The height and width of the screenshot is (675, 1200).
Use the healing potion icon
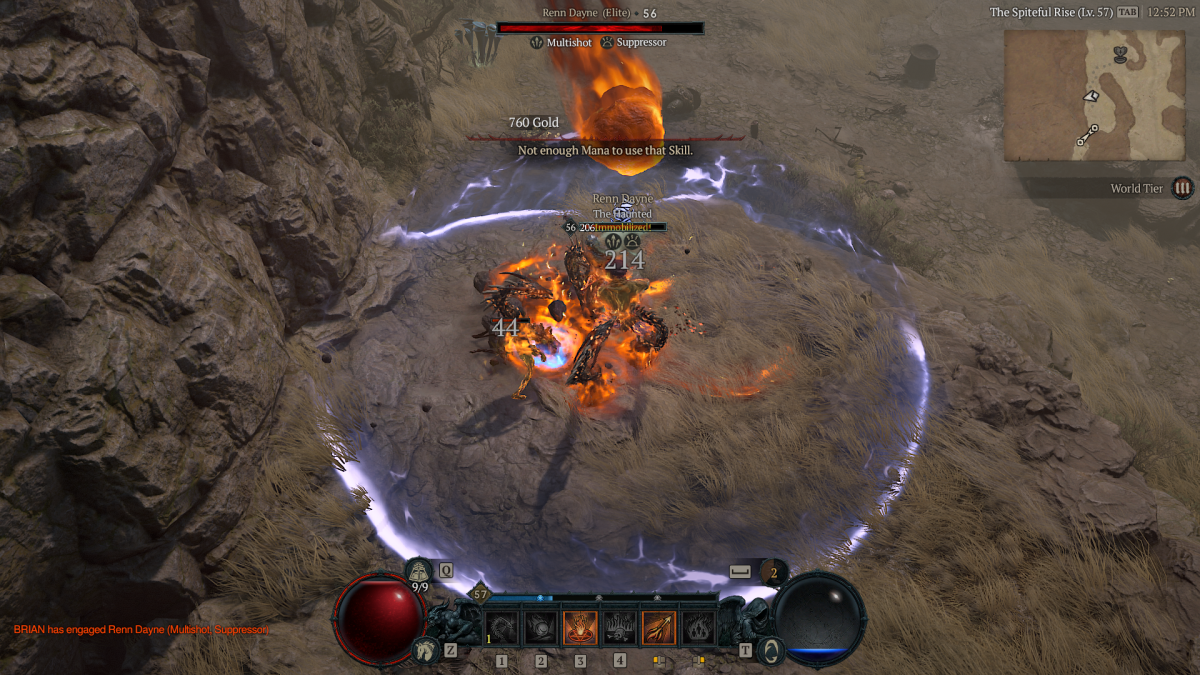[420, 571]
